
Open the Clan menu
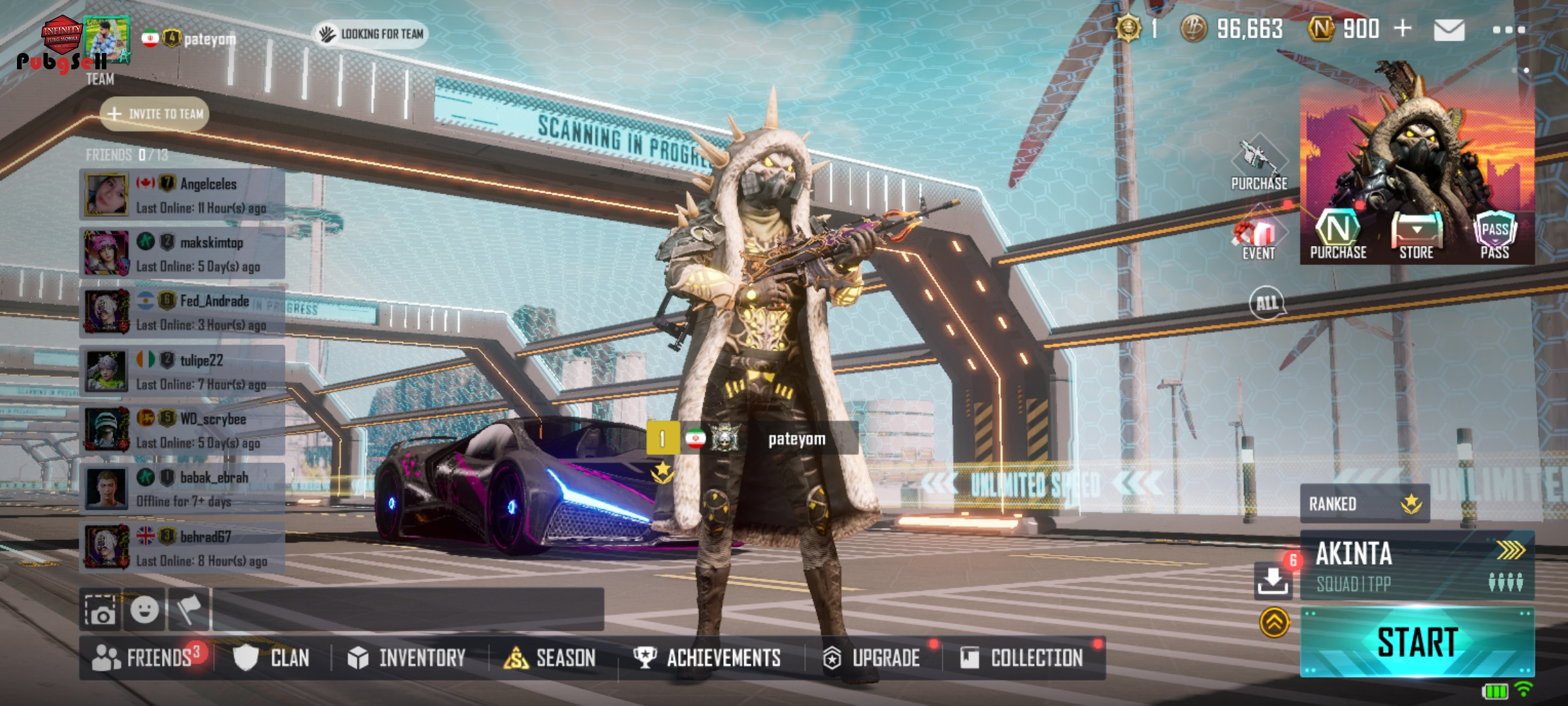click(273, 658)
